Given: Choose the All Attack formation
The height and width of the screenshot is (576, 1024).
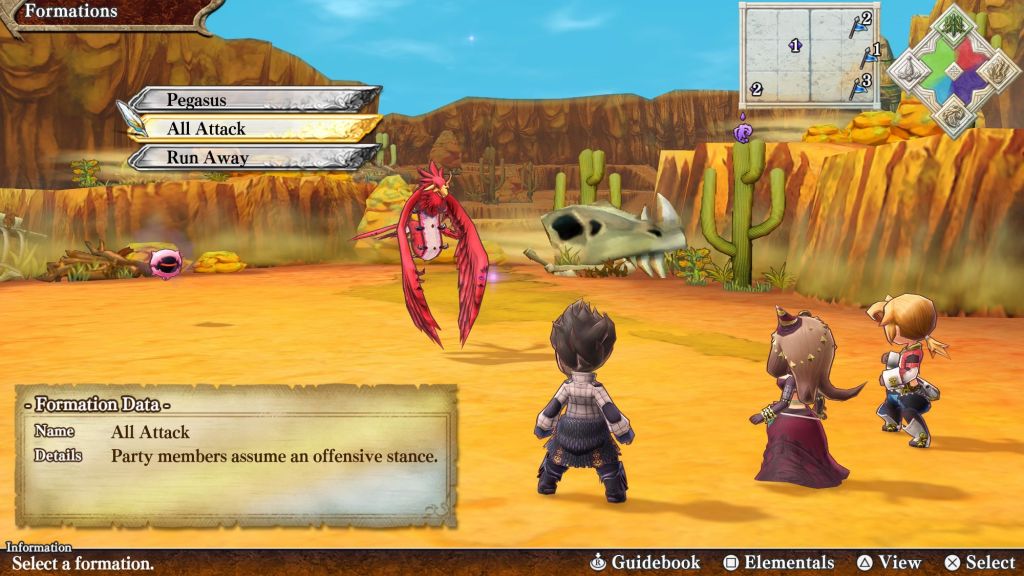Looking at the screenshot, I should click(x=255, y=128).
